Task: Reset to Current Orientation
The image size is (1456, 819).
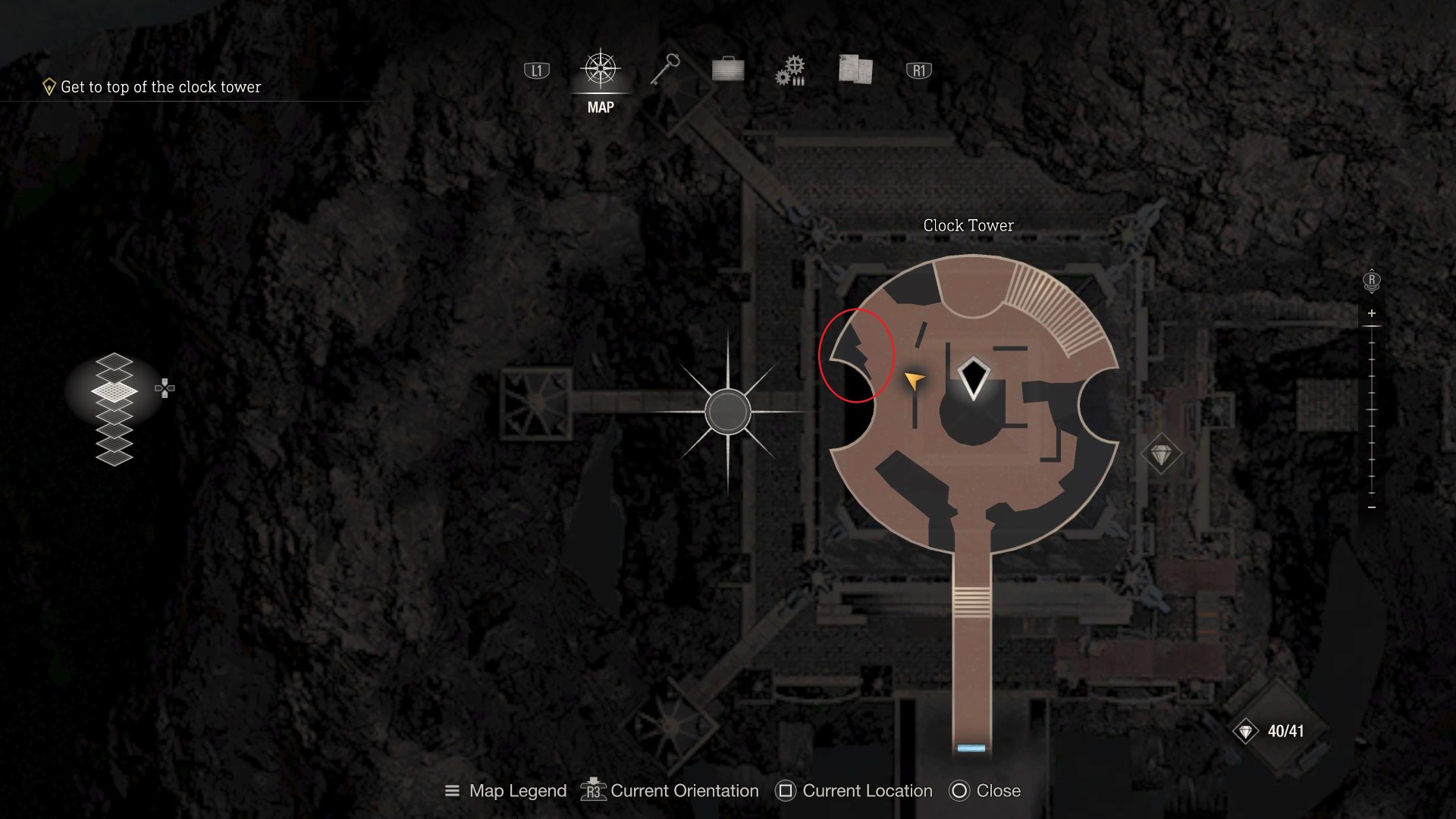Action: (x=670, y=791)
